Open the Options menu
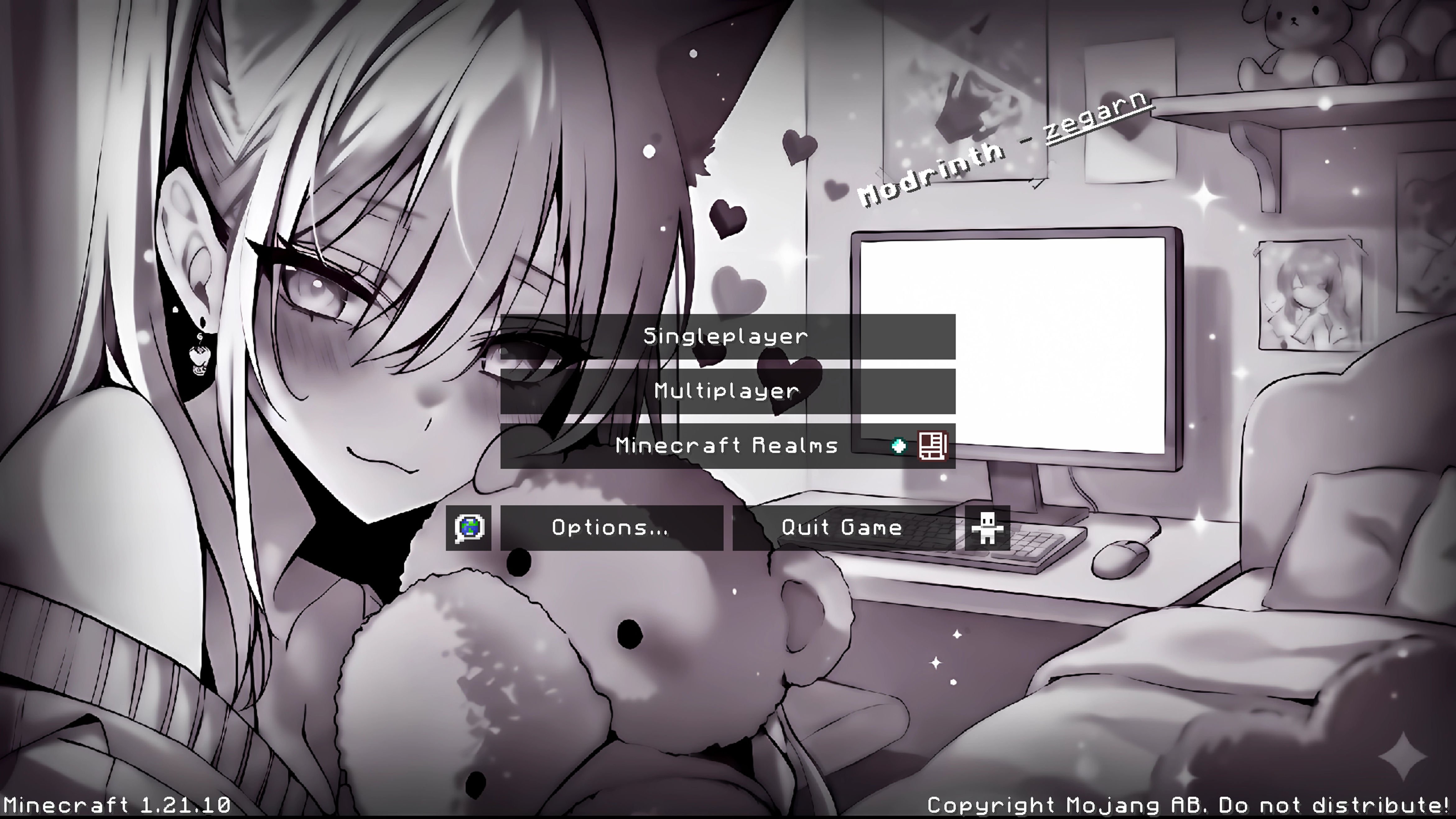This screenshot has height=819, width=1456. coord(611,528)
